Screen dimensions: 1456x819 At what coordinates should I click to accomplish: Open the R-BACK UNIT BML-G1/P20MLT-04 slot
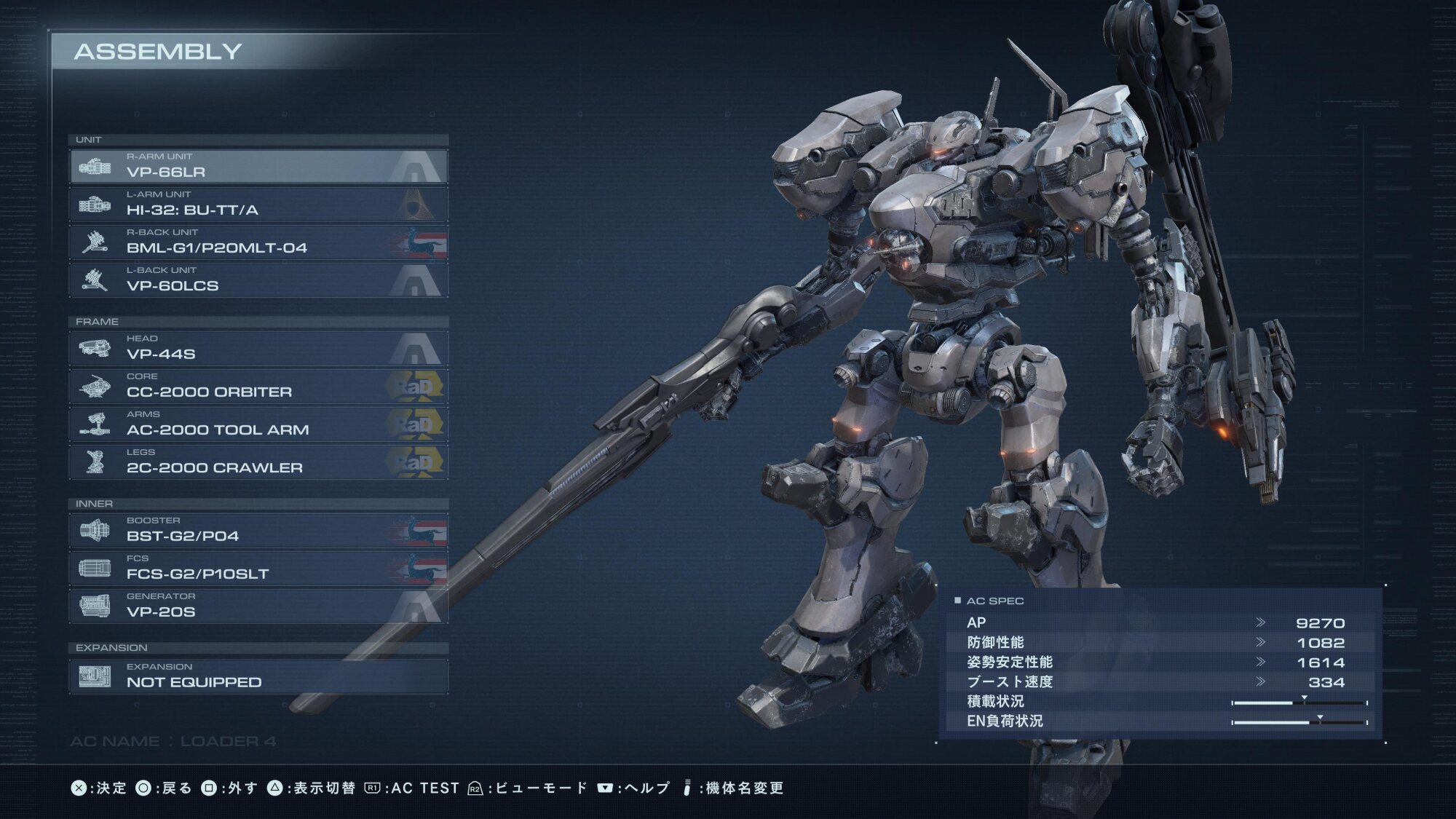258,242
